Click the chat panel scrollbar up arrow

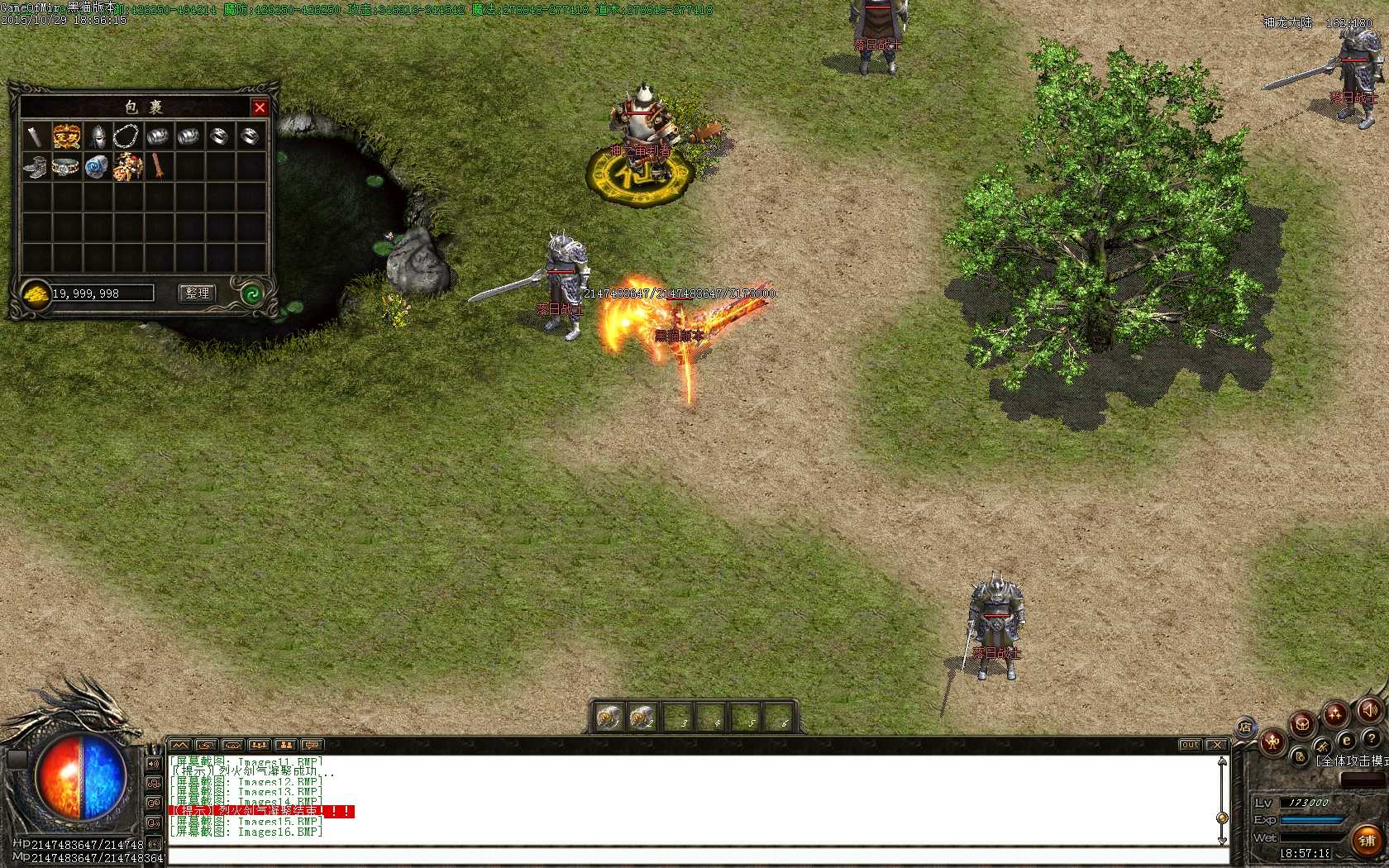click(1222, 761)
